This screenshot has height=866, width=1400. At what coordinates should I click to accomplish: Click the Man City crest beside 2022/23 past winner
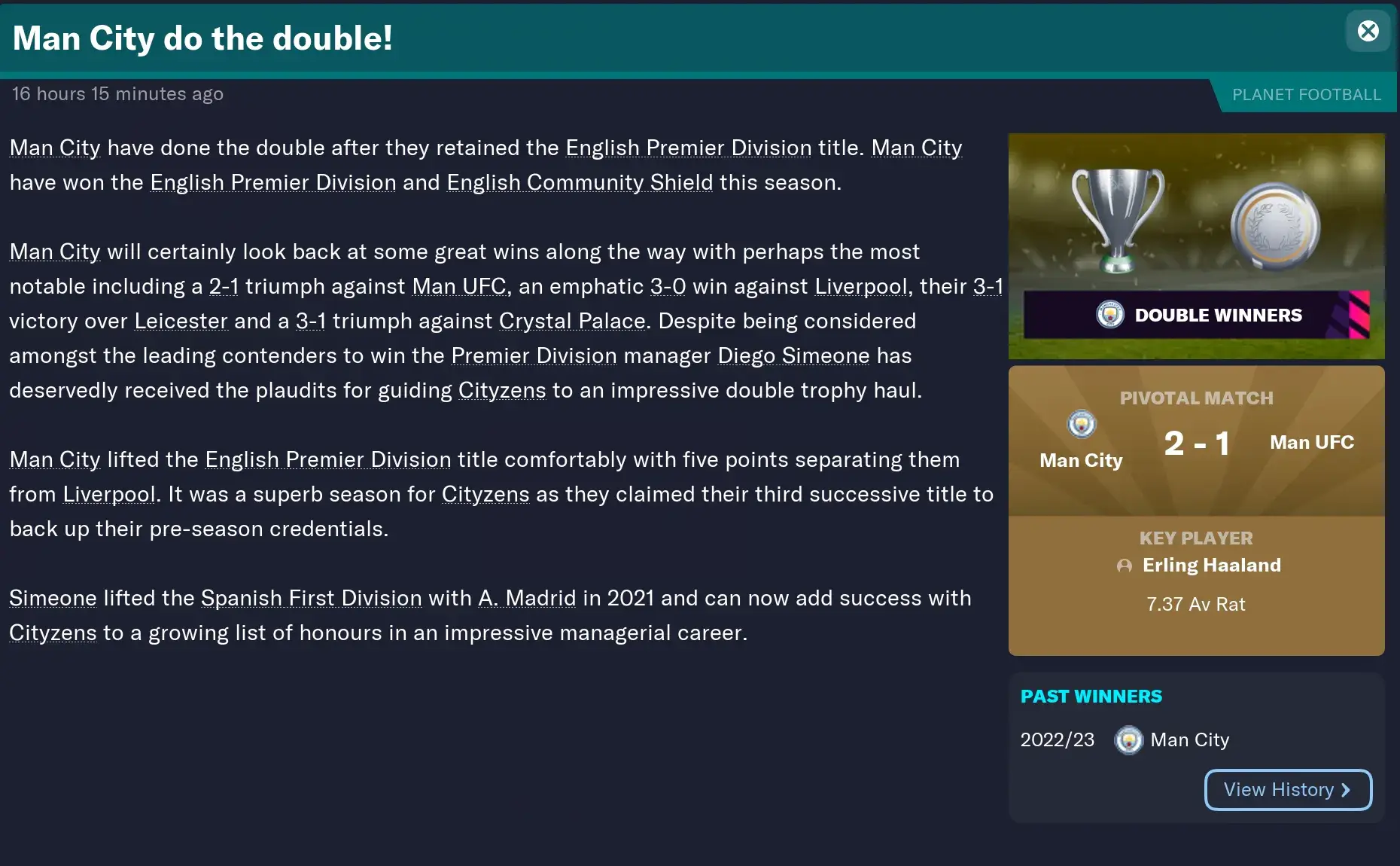coord(1128,740)
